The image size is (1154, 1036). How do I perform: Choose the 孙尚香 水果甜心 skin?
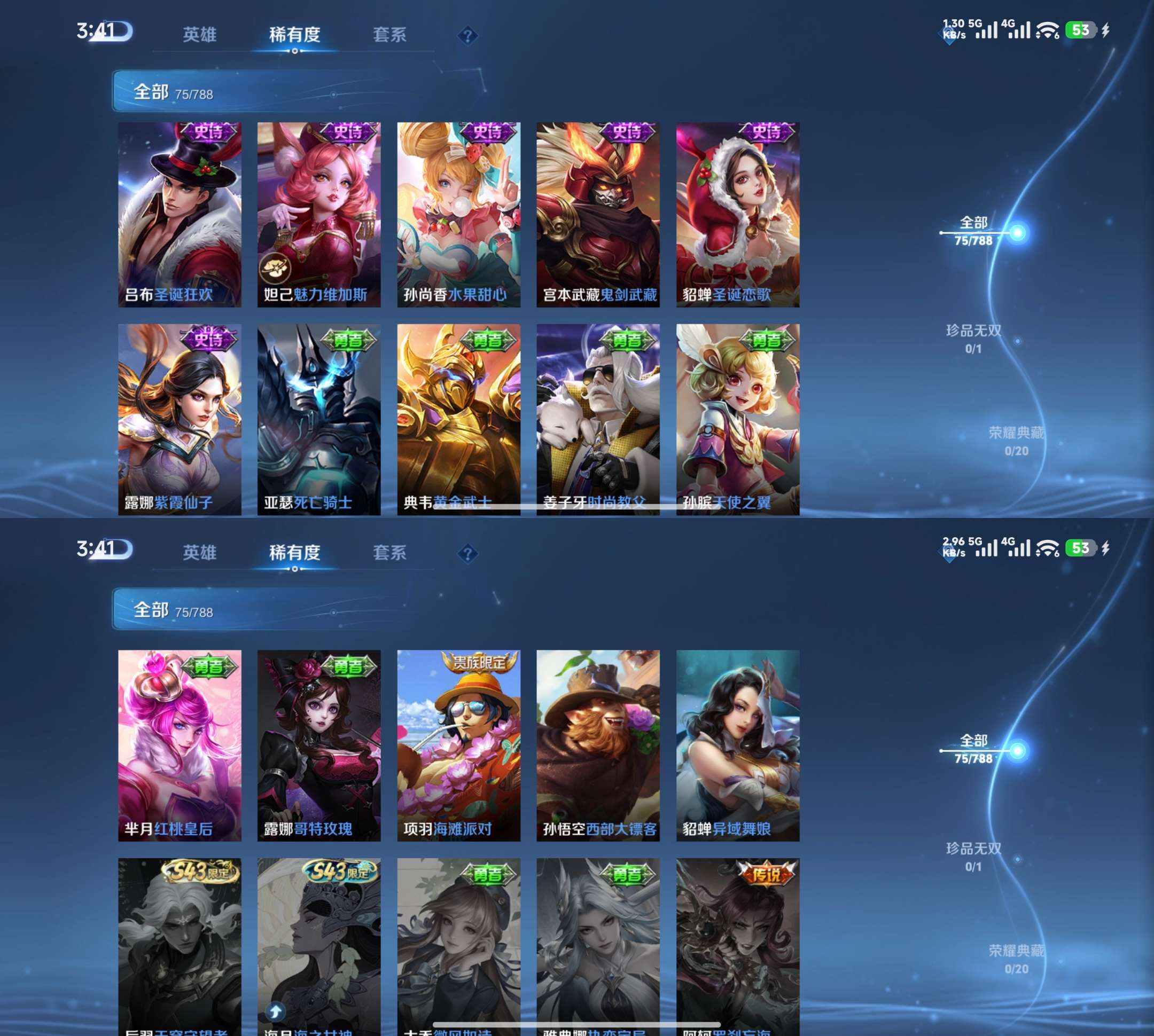(458, 215)
